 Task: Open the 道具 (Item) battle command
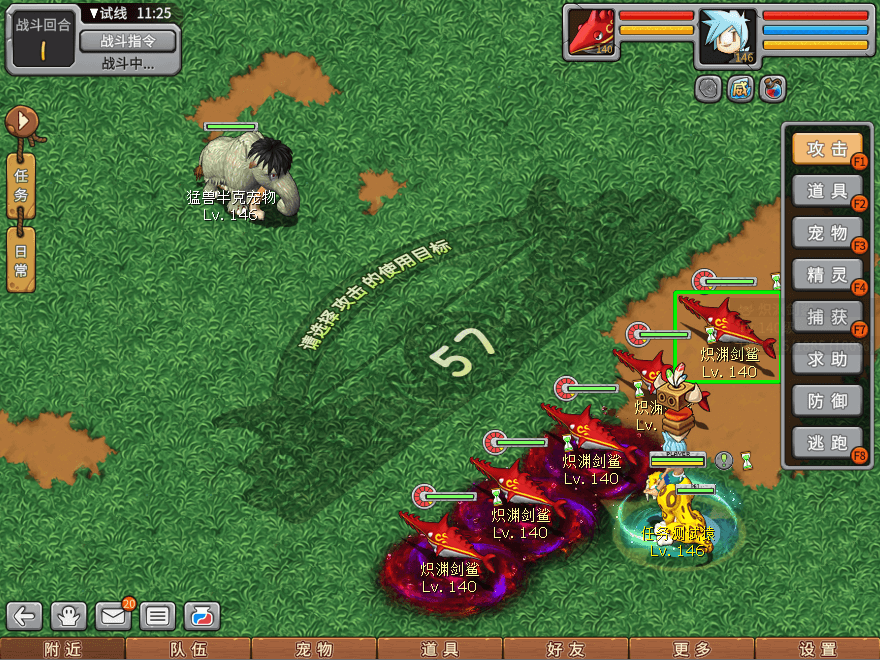[x=827, y=191]
